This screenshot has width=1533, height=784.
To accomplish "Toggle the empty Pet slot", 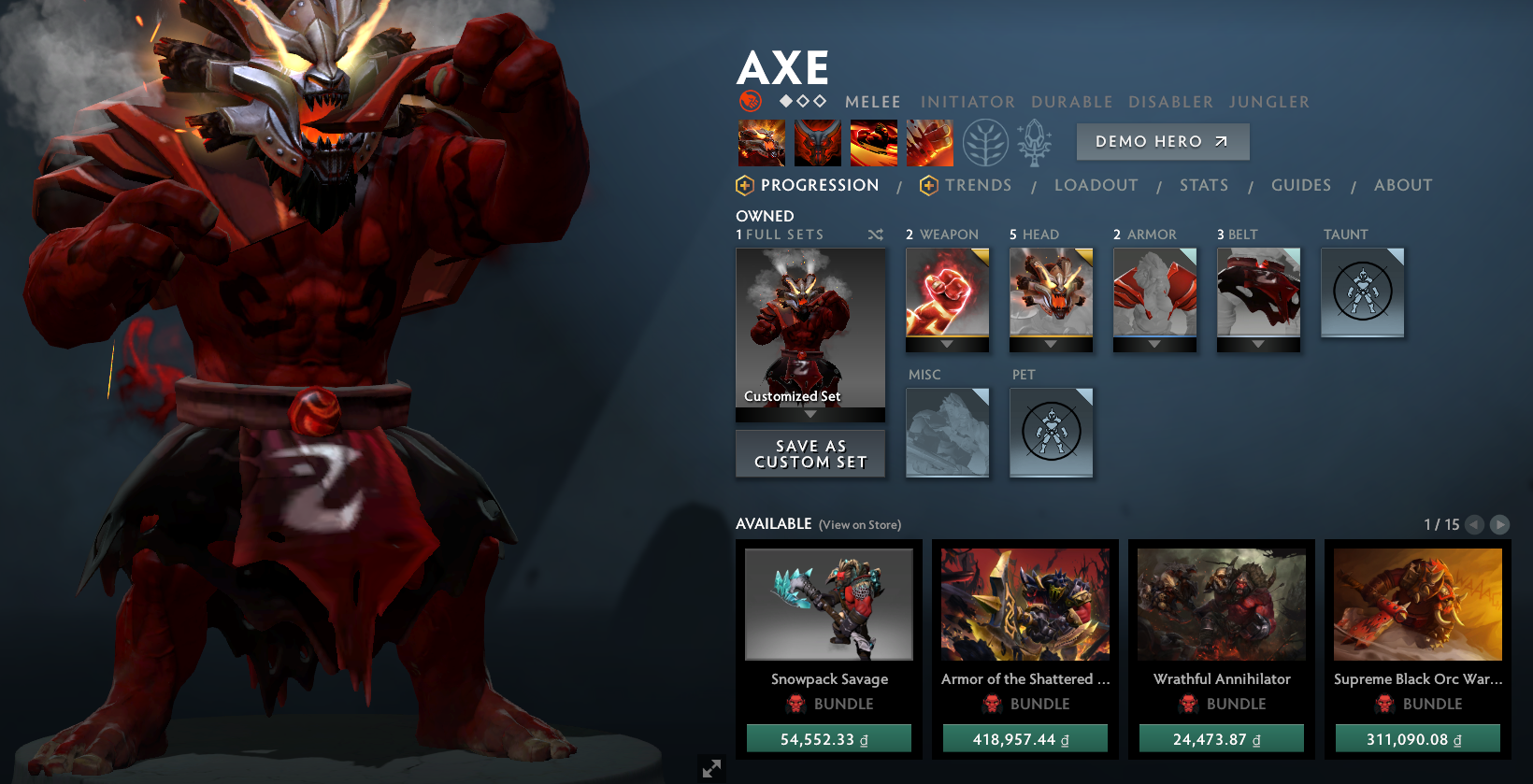I will 1051,432.
